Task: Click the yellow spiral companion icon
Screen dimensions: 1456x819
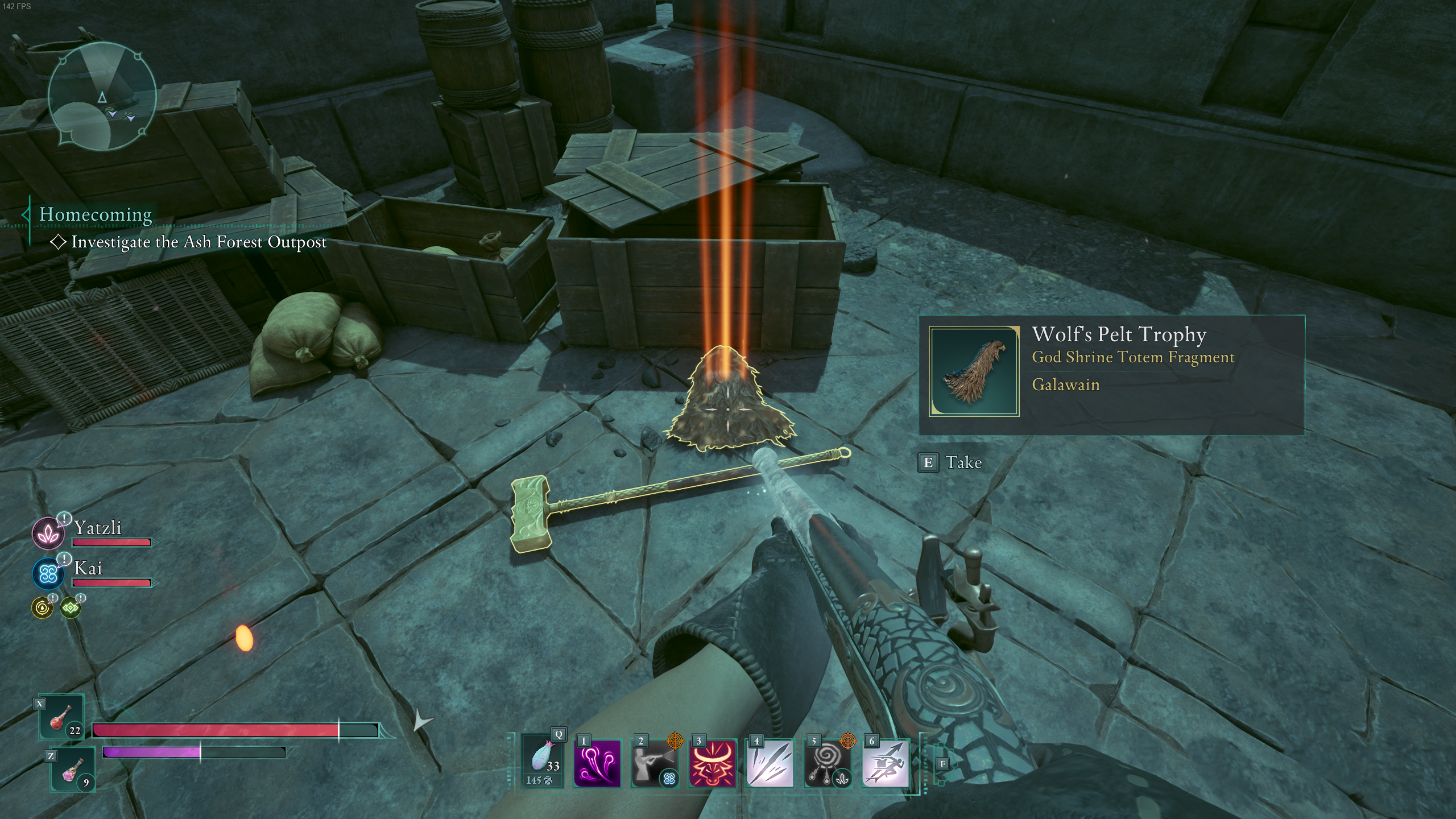Action: click(x=42, y=608)
